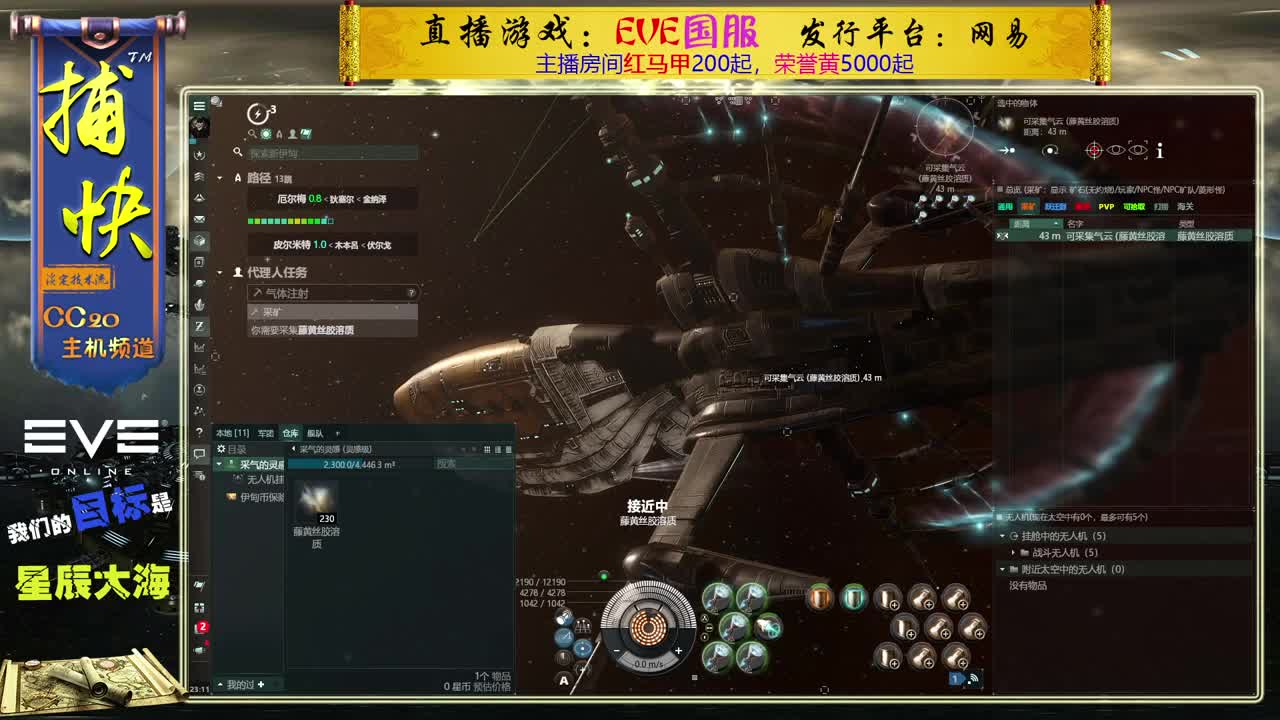Viewport: 1280px width, 720px height.
Task: Click the question mark on the 气体注射 mission
Action: click(x=411, y=292)
